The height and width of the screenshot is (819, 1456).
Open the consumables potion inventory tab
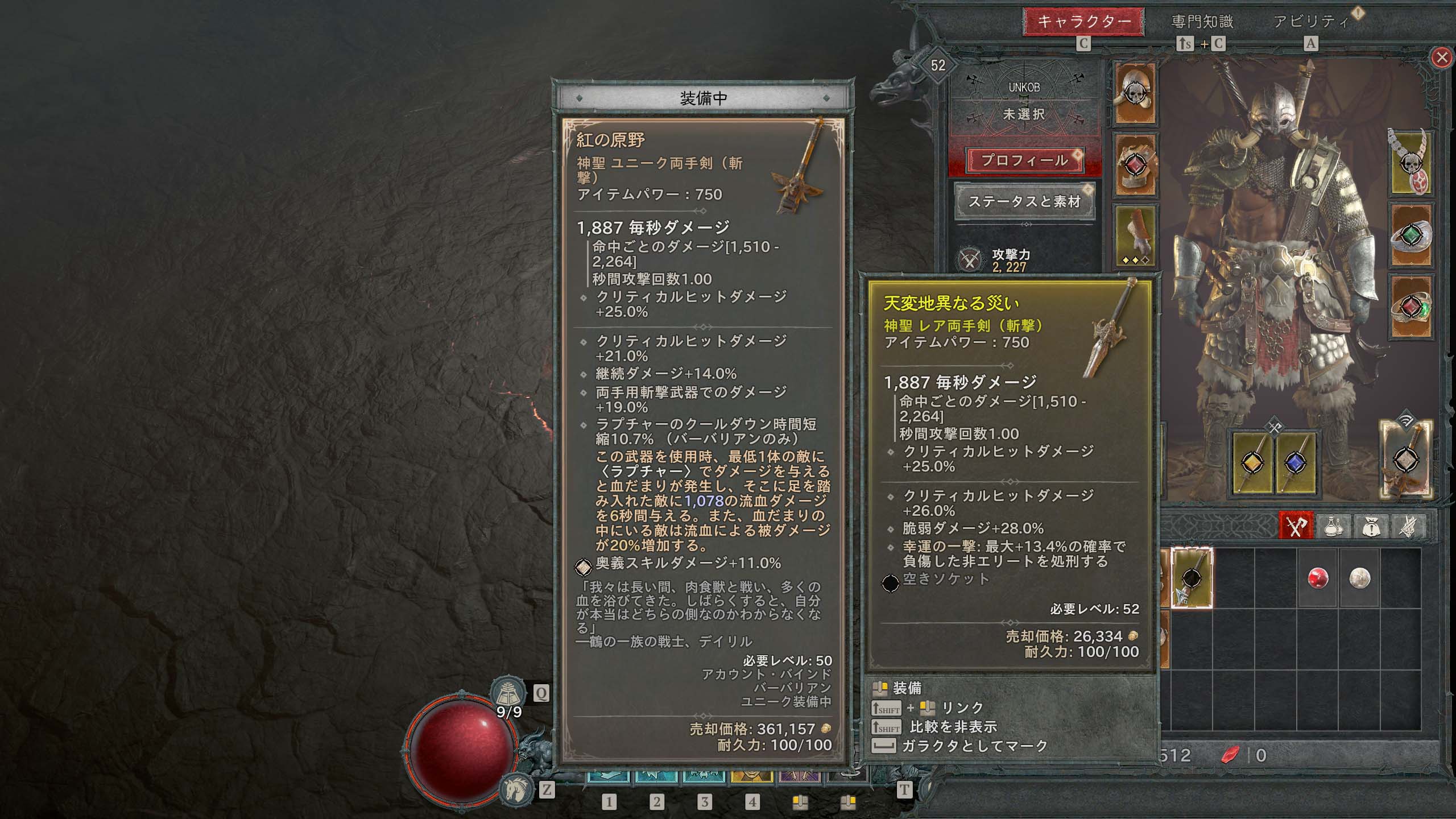[1333, 526]
